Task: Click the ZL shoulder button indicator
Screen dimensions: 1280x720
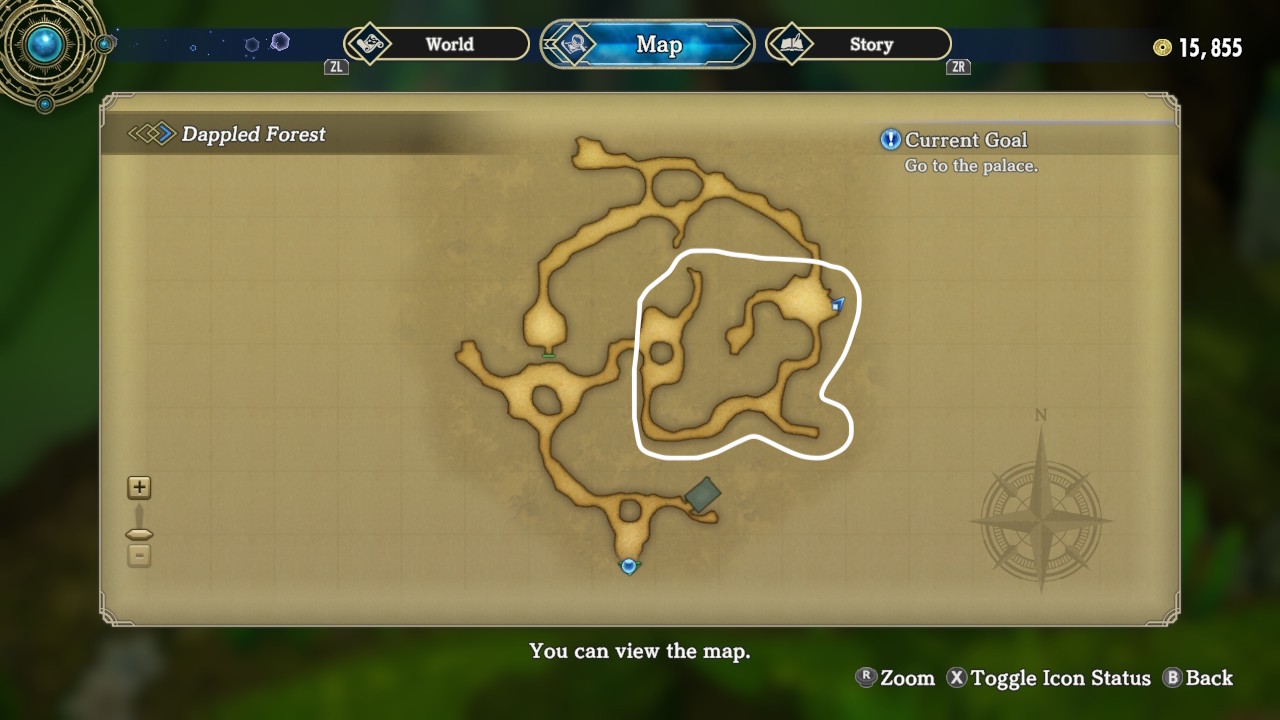Action: point(336,67)
